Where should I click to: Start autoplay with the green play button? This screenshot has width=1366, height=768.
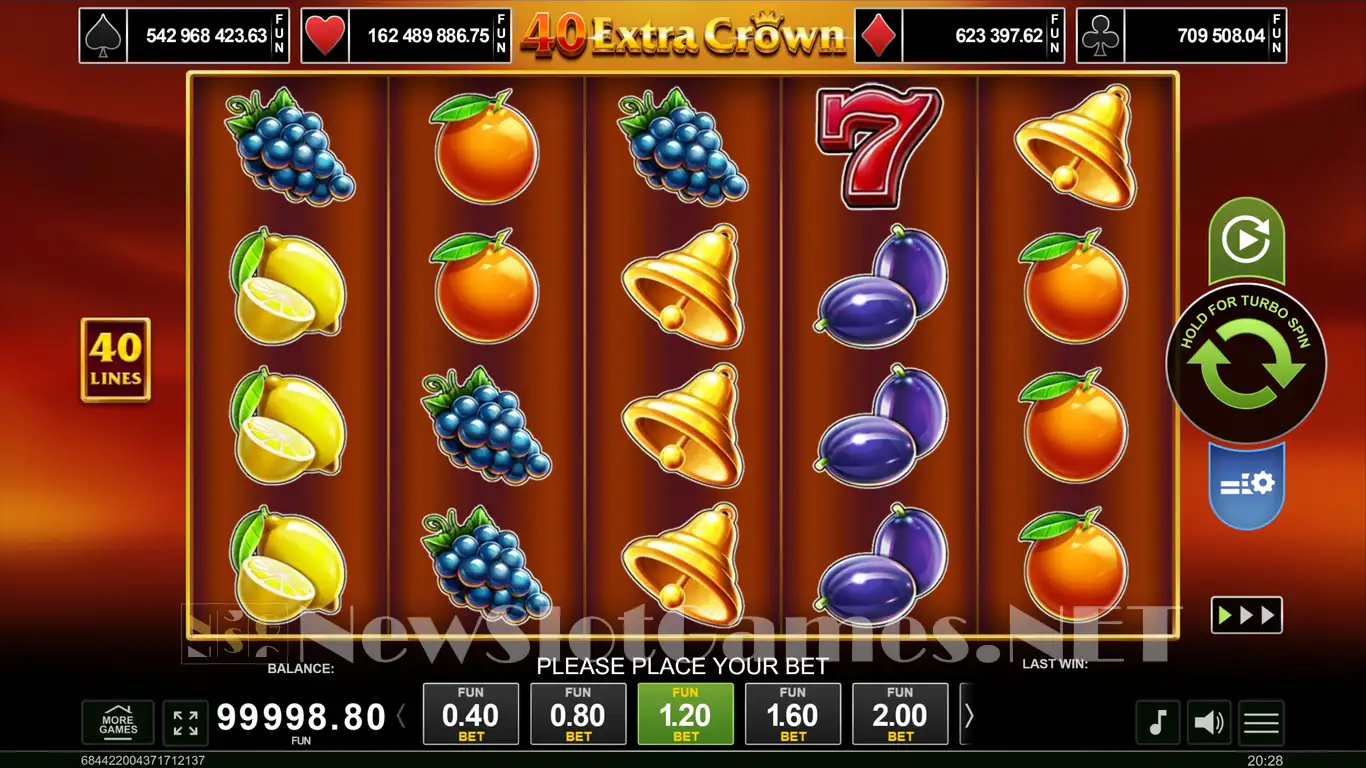(1246, 240)
